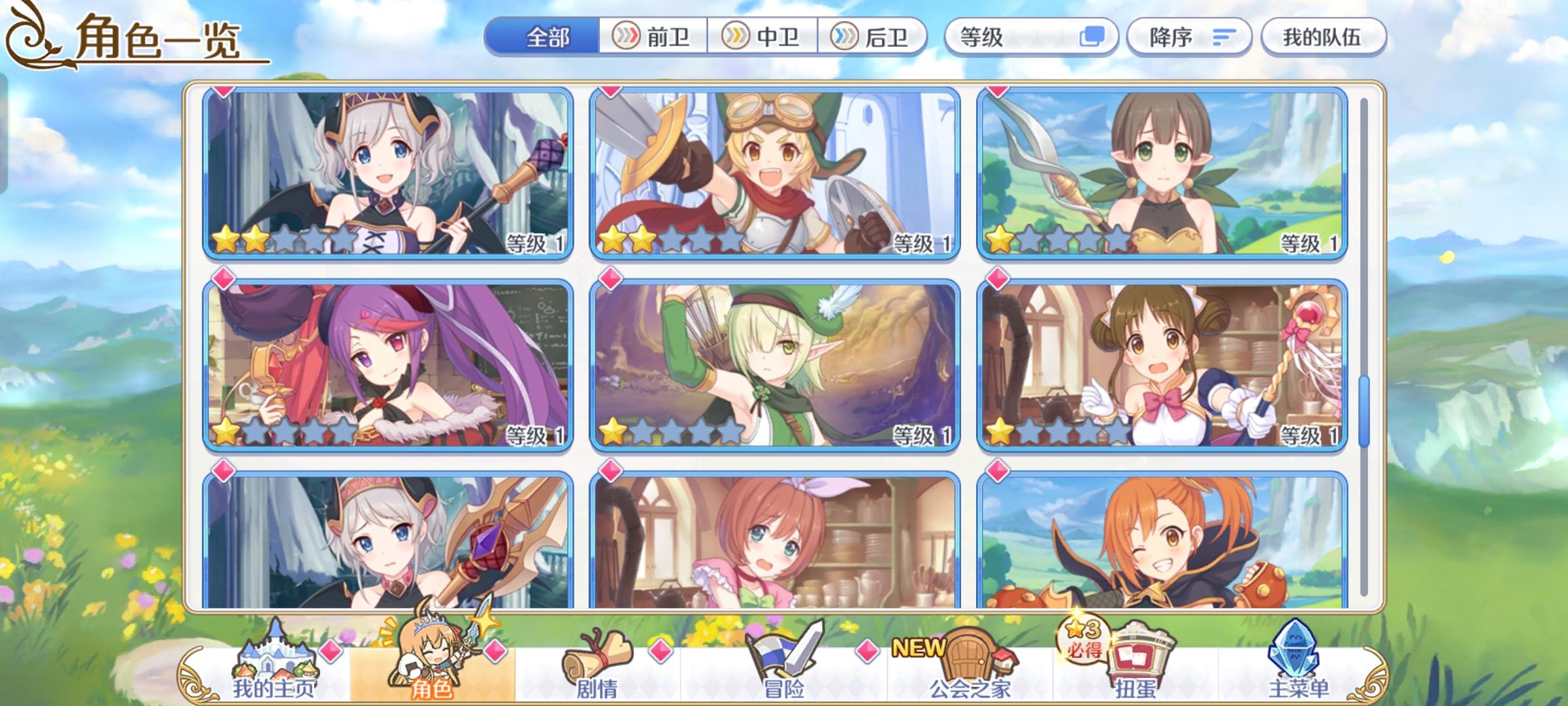Switch to the 前卫 vanguard tab
1568x706 pixels.
point(654,37)
